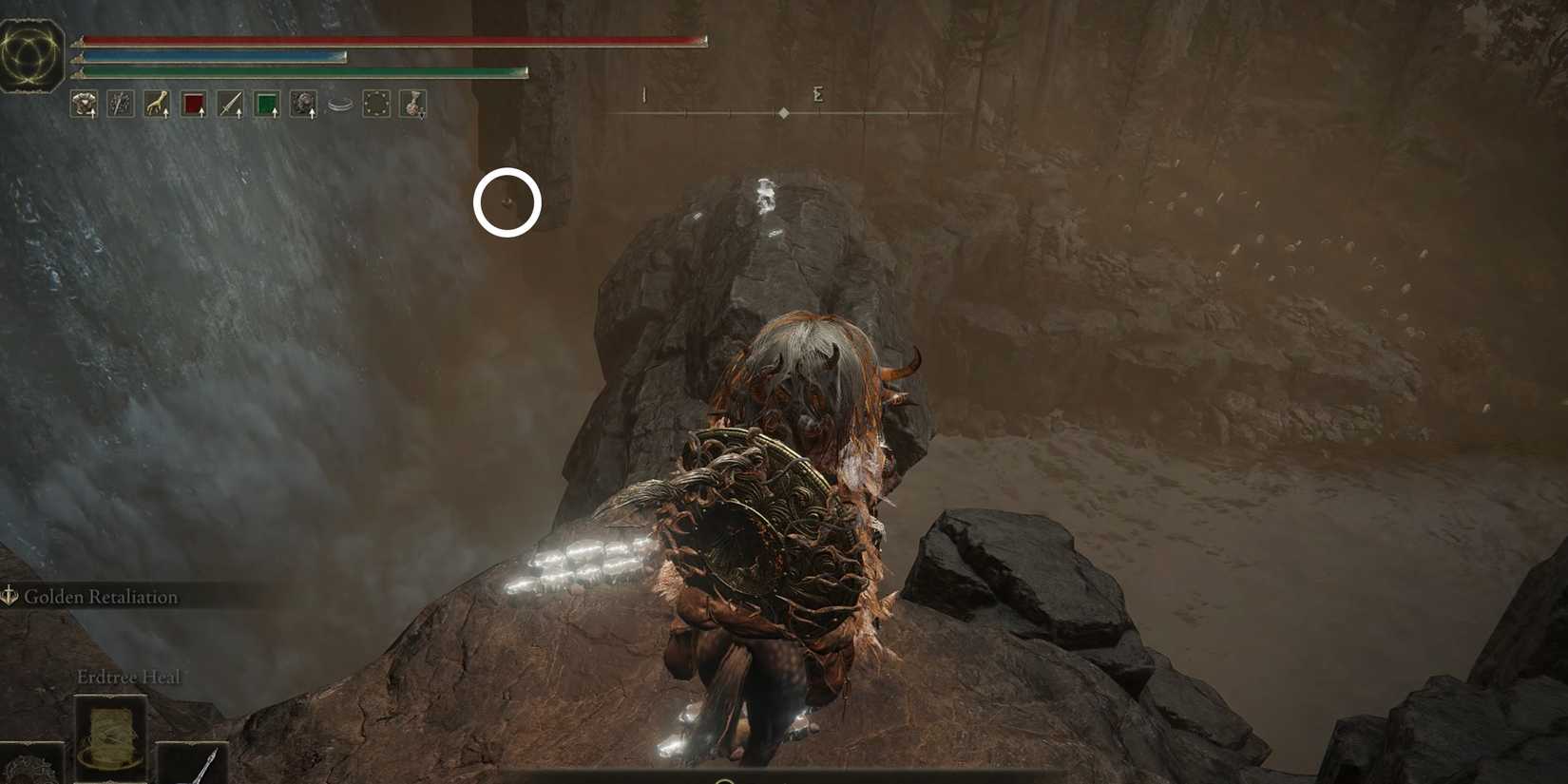
Task: Click the Golden Retaliation shield emblem icon
Action: (11, 596)
